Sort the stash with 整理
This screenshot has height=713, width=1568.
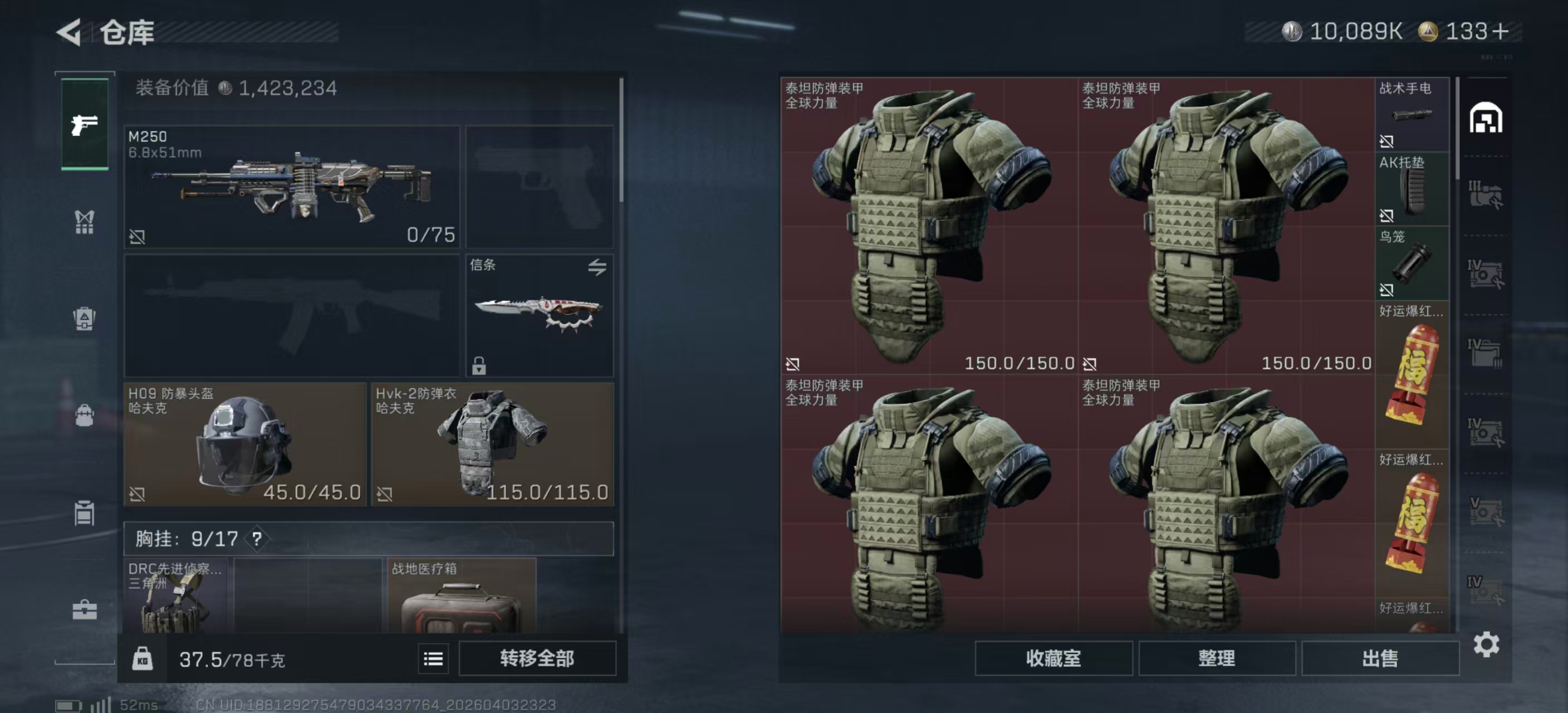(x=1216, y=658)
